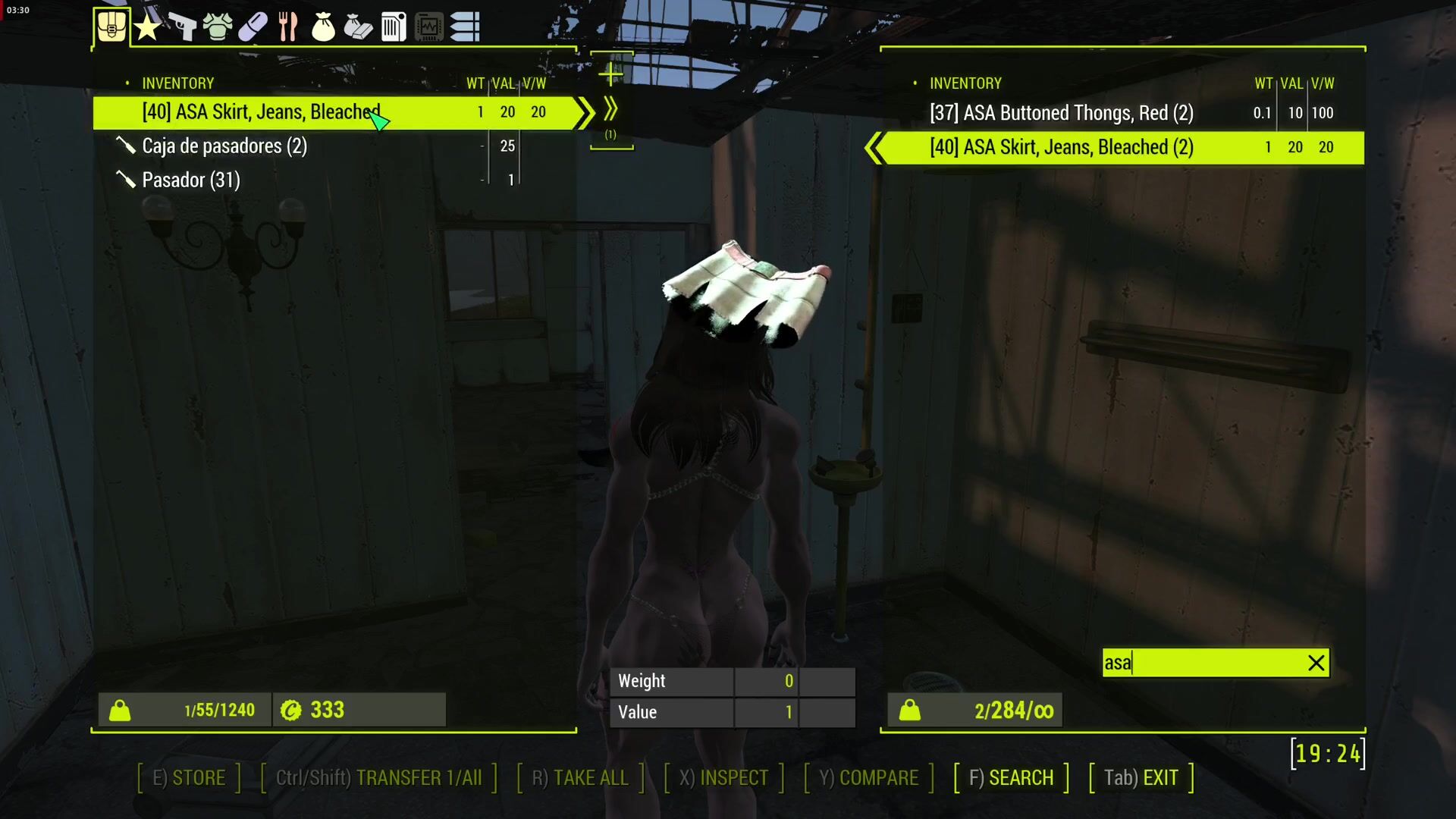The width and height of the screenshot is (1456, 819).
Task: Sort player inventory by VAL column
Action: click(504, 83)
